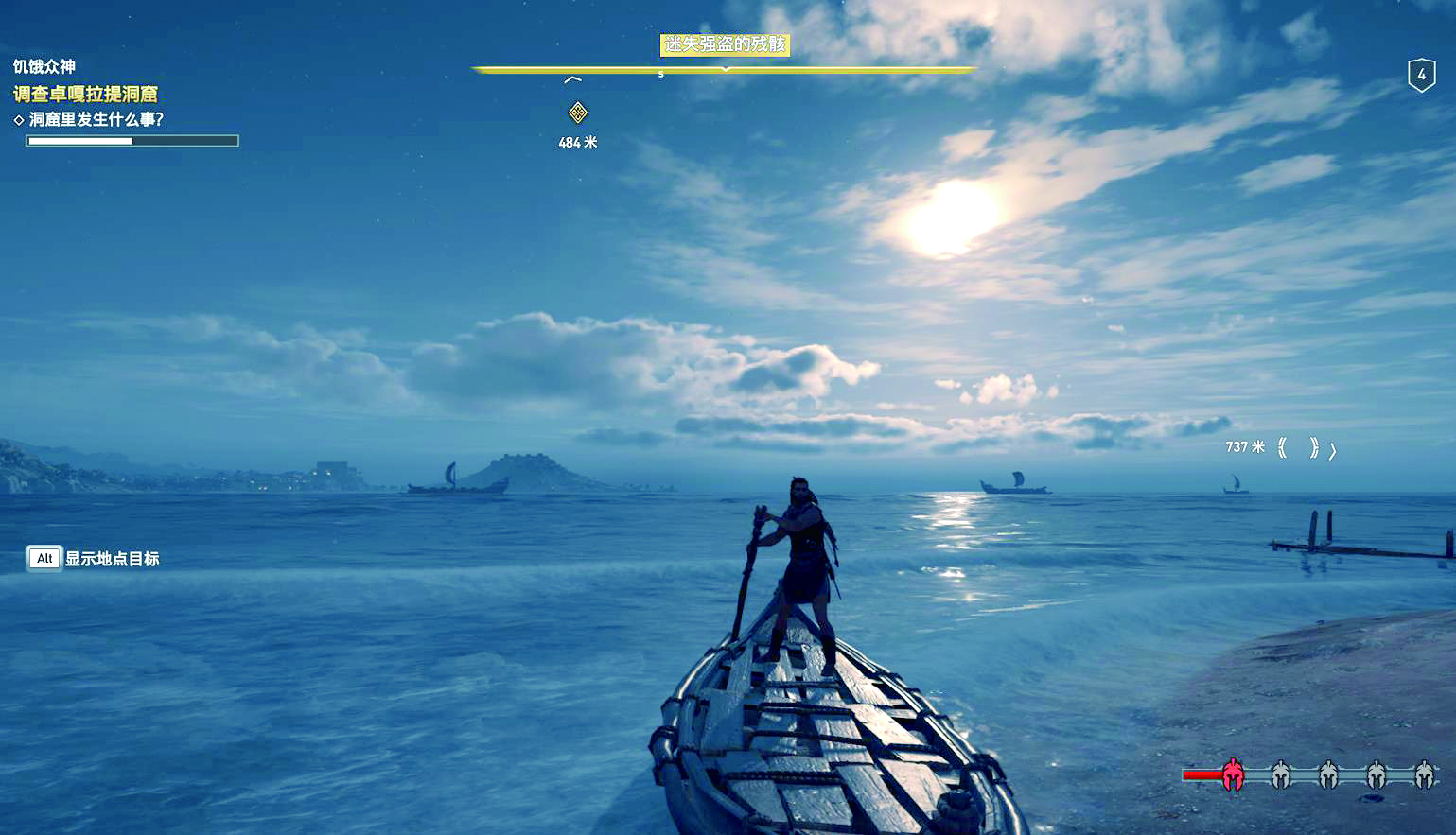Click the level 4 shield badge
This screenshot has height=835, width=1456.
[x=1421, y=75]
